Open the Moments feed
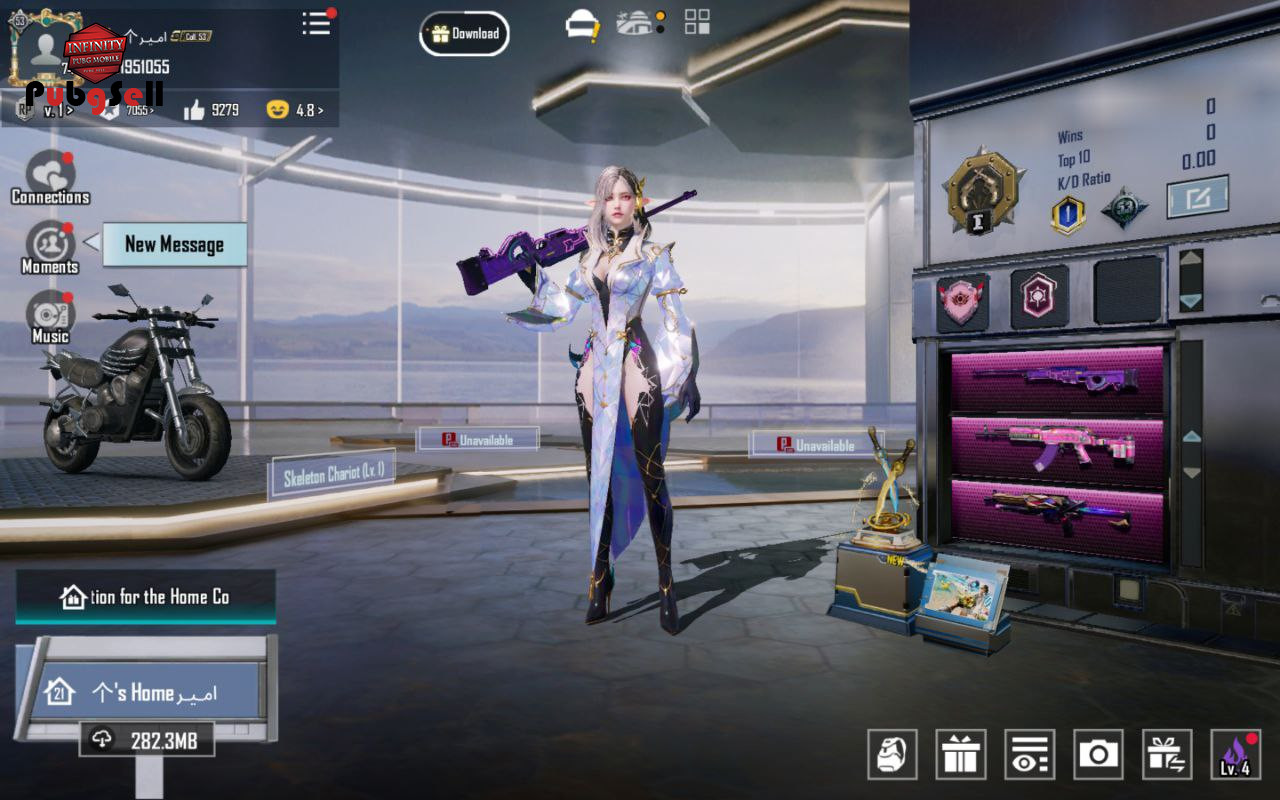 (50, 247)
